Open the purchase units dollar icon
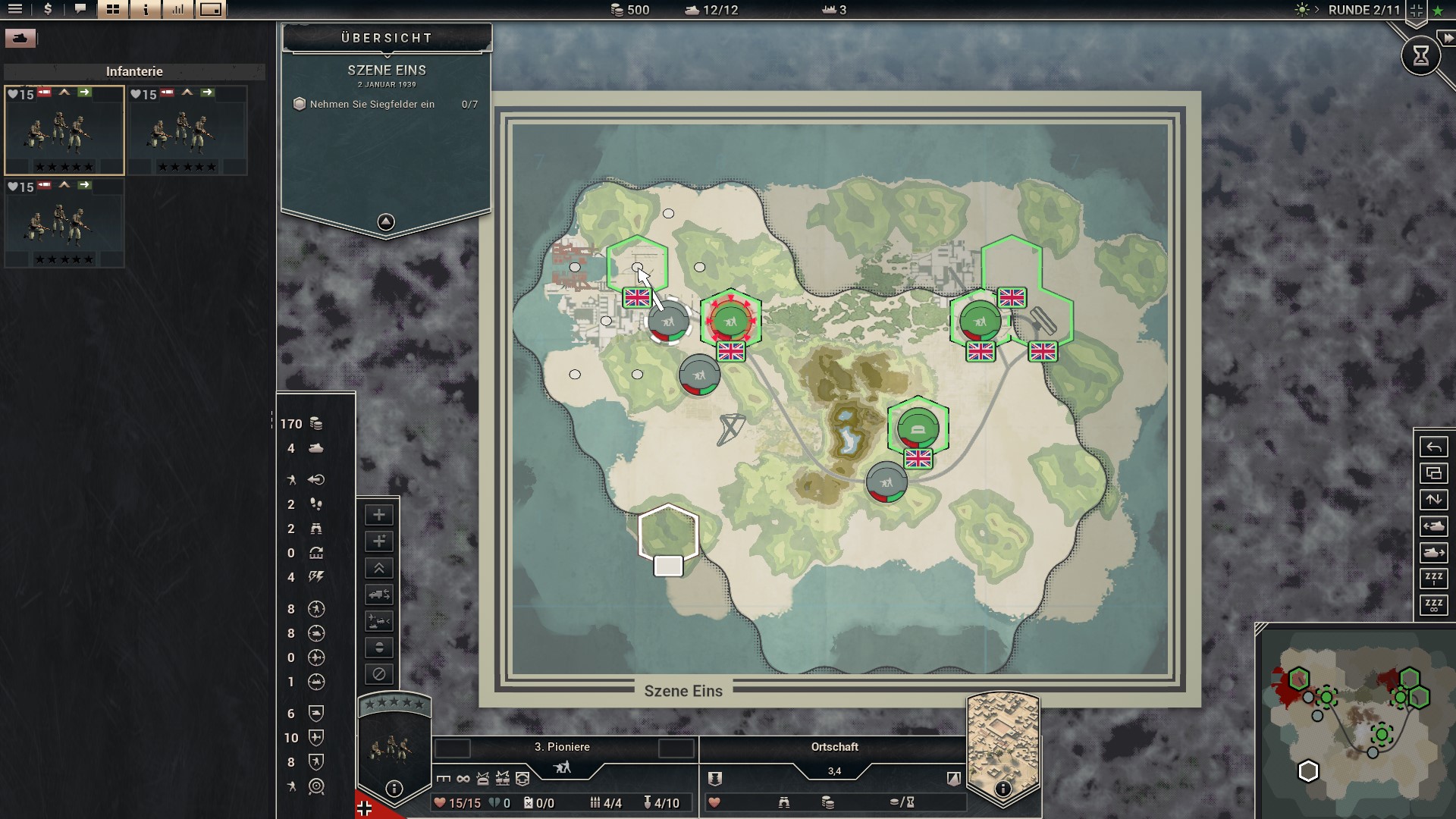1456x819 pixels. click(x=48, y=11)
